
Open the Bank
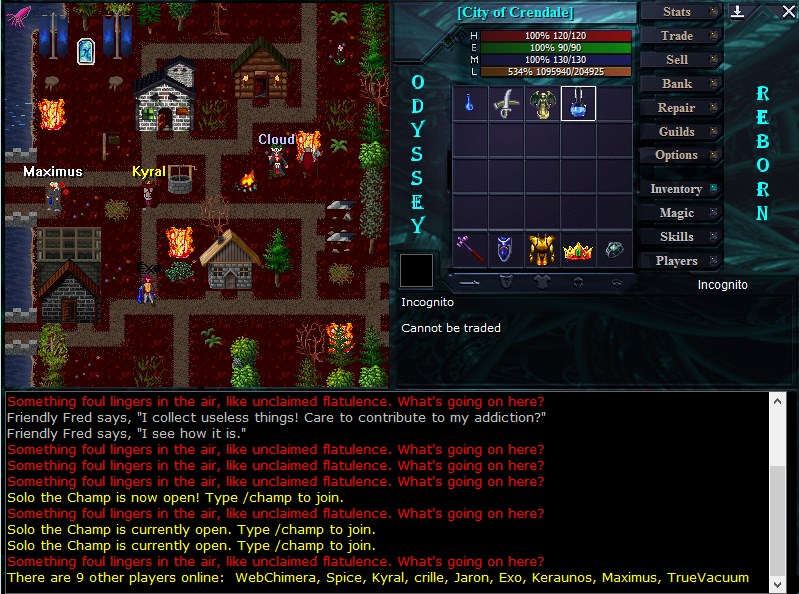point(678,84)
